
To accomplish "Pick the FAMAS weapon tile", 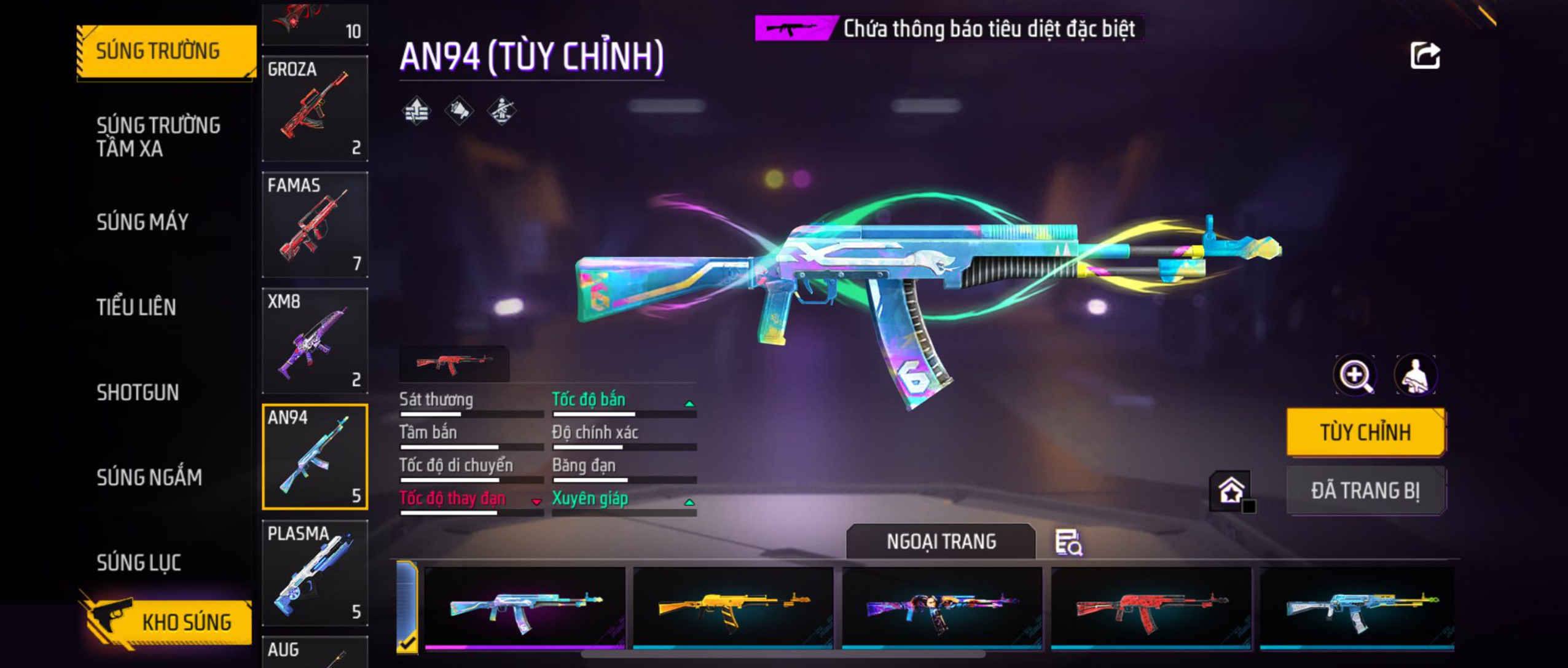I will tap(315, 224).
